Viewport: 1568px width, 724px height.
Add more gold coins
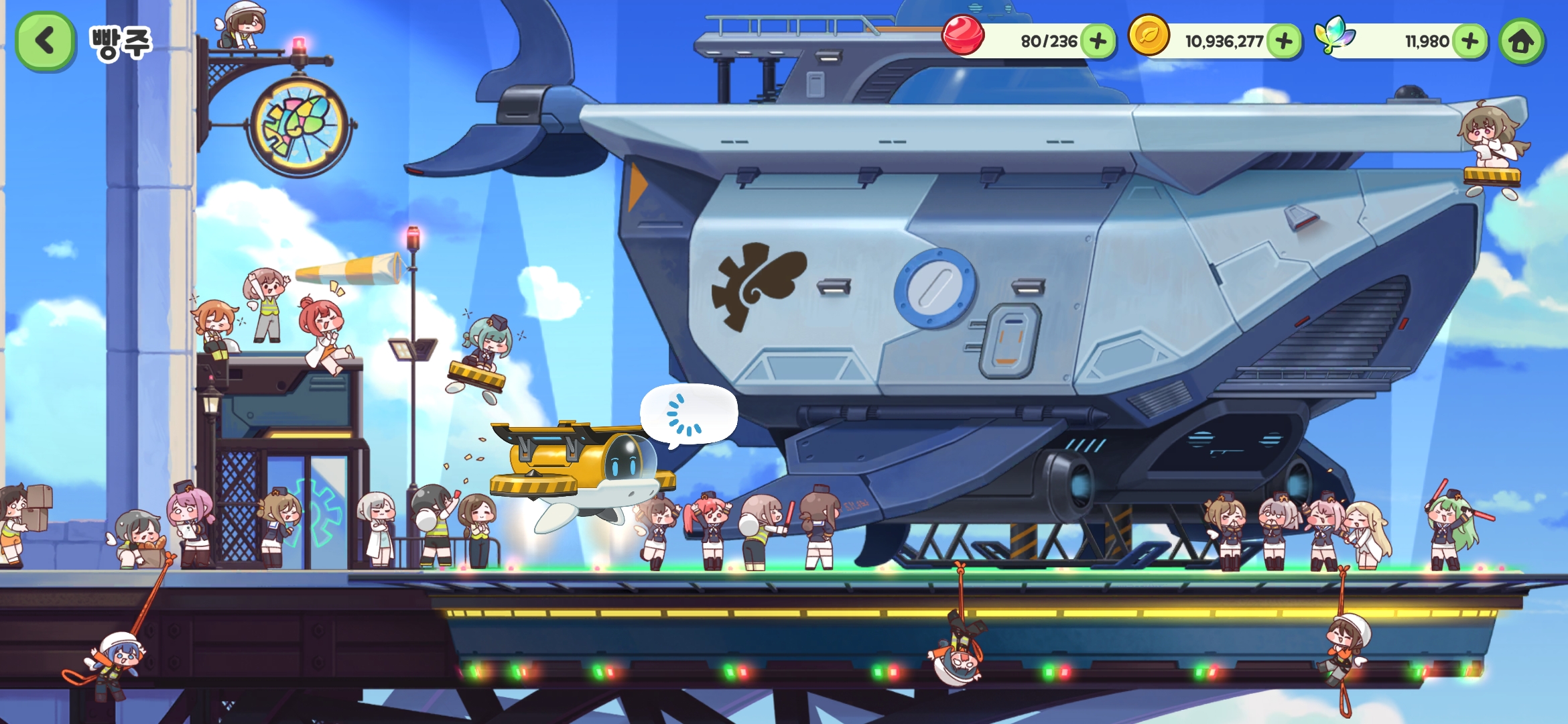1283,42
